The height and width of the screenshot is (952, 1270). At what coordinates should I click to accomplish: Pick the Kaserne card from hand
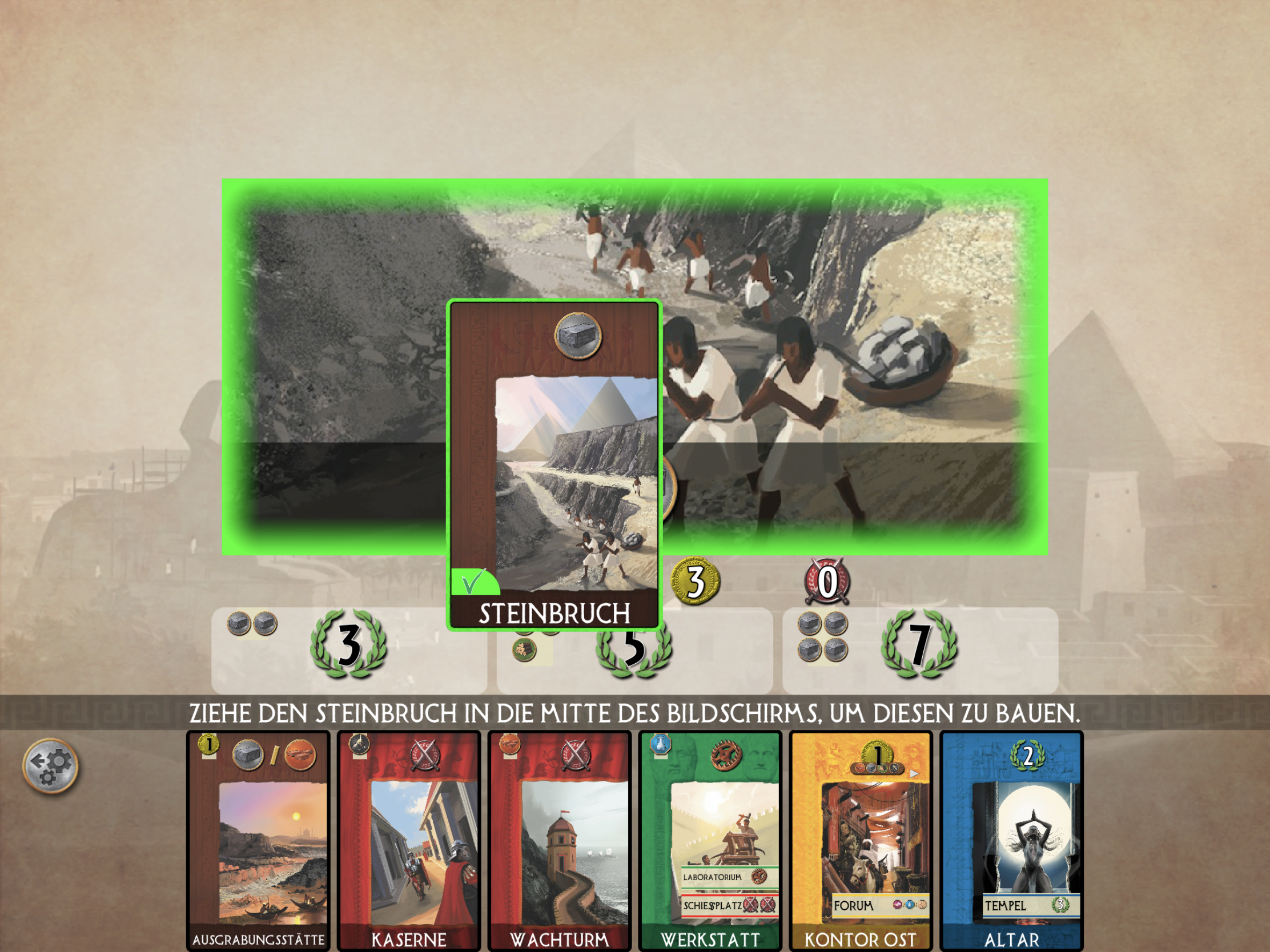[409, 841]
